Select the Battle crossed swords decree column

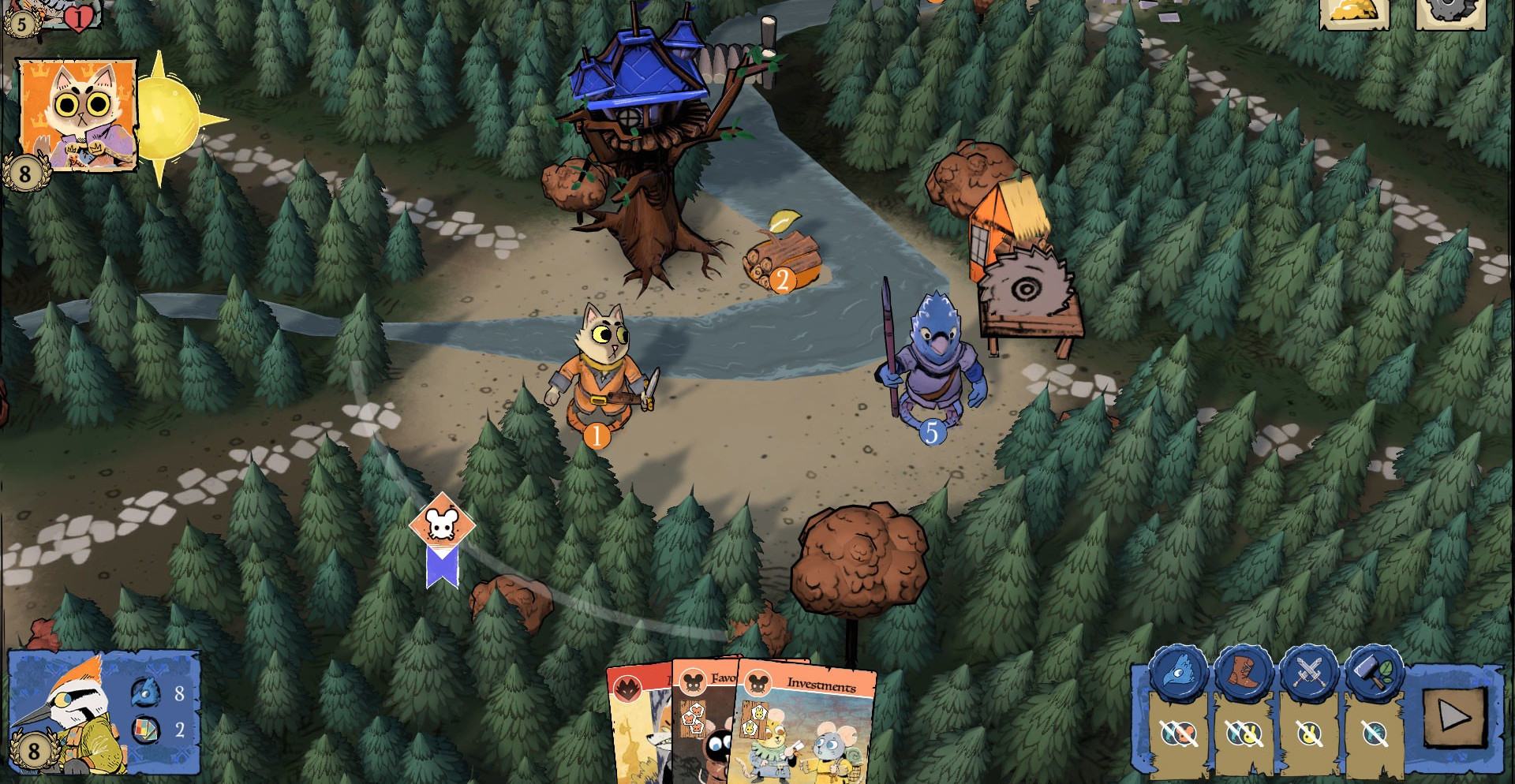pos(1308,710)
